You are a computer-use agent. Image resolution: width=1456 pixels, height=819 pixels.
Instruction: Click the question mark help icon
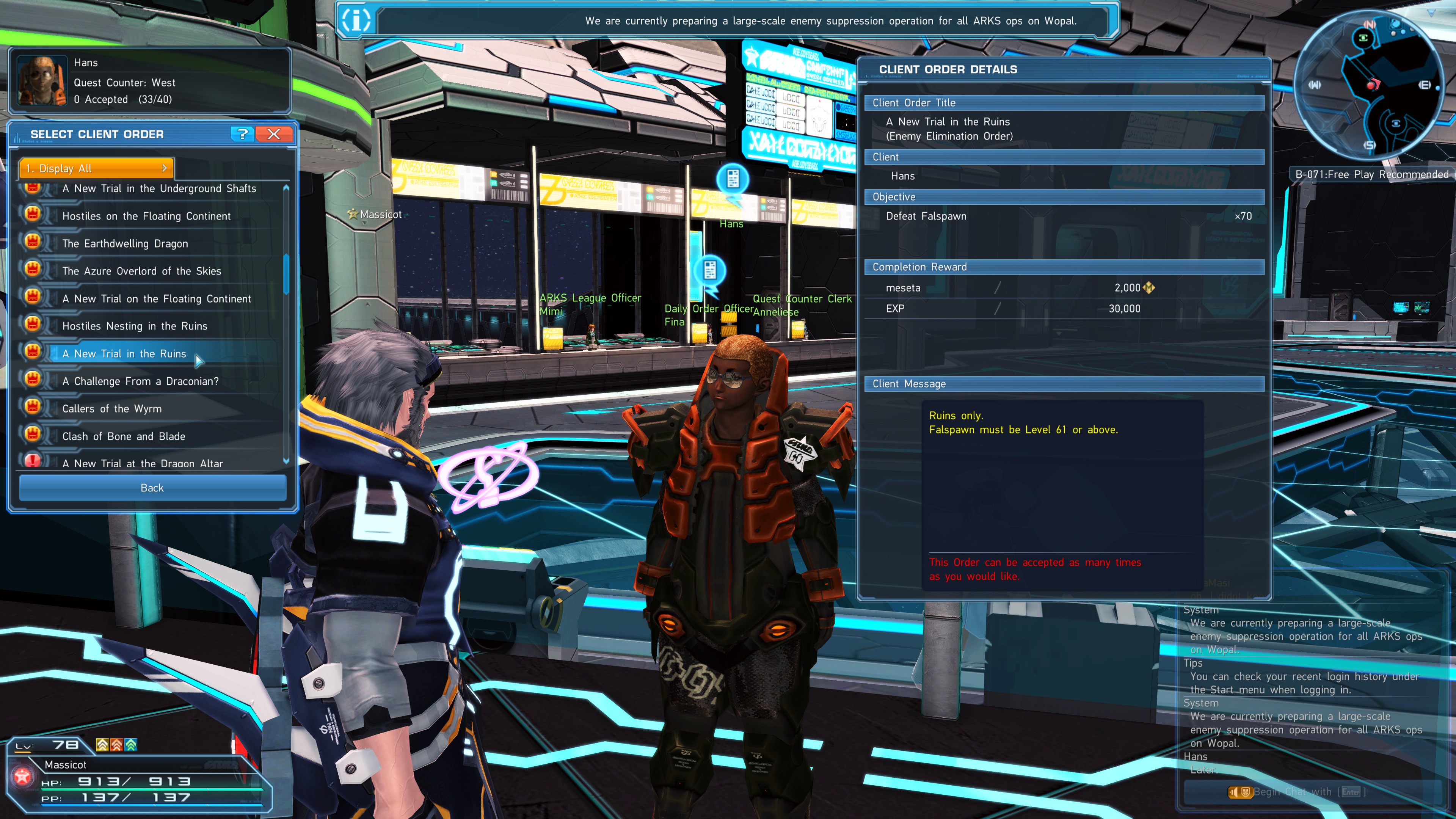pyautogui.click(x=243, y=135)
